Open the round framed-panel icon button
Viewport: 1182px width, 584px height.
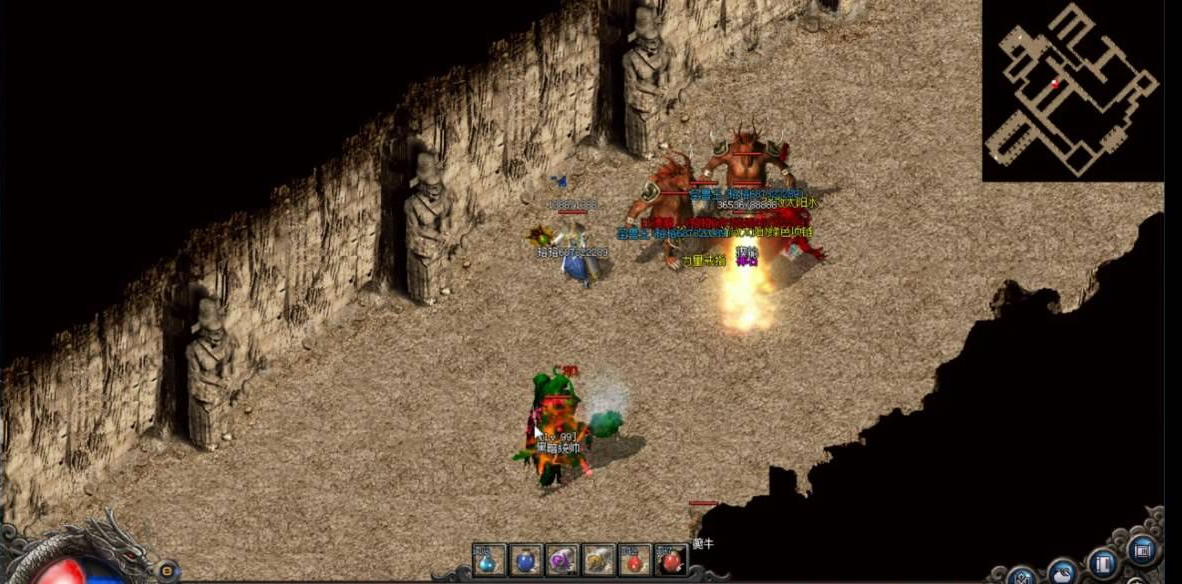[x=1142, y=549]
